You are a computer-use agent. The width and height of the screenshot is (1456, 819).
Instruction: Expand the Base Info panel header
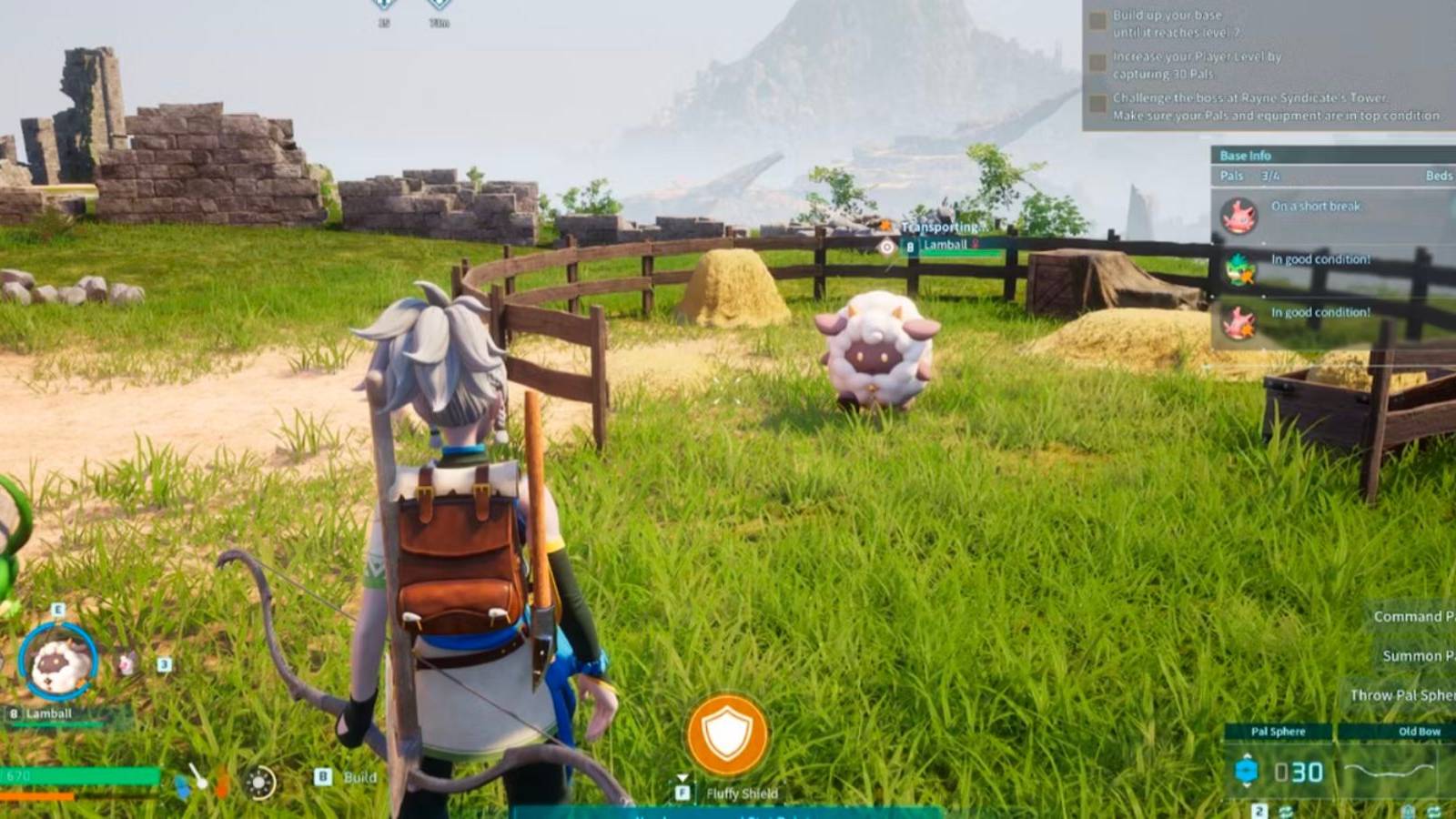pyautogui.click(x=1247, y=155)
